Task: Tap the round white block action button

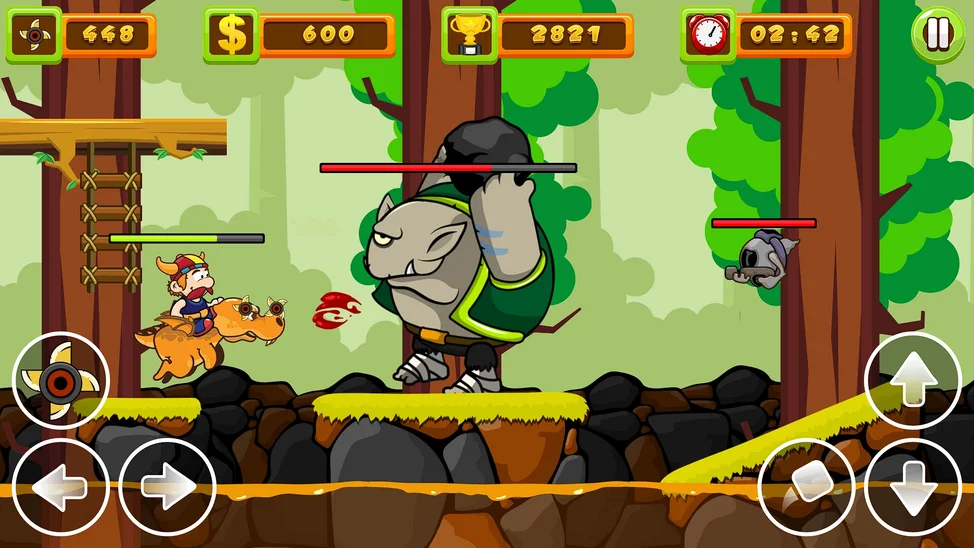Action: pos(807,487)
